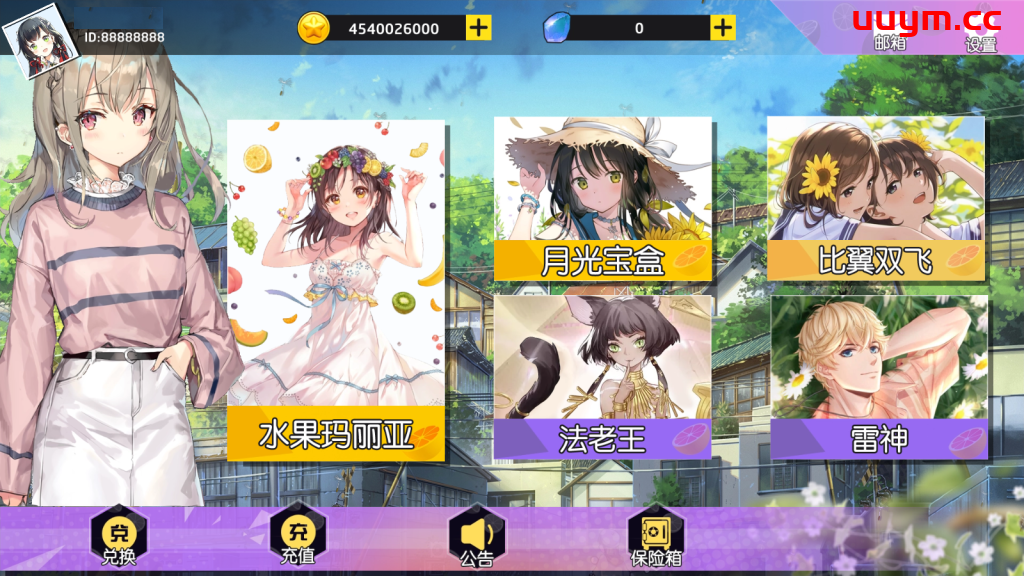Screen dimensions: 1024x576
Task: Add blue gems with plus button
Action: click(723, 28)
